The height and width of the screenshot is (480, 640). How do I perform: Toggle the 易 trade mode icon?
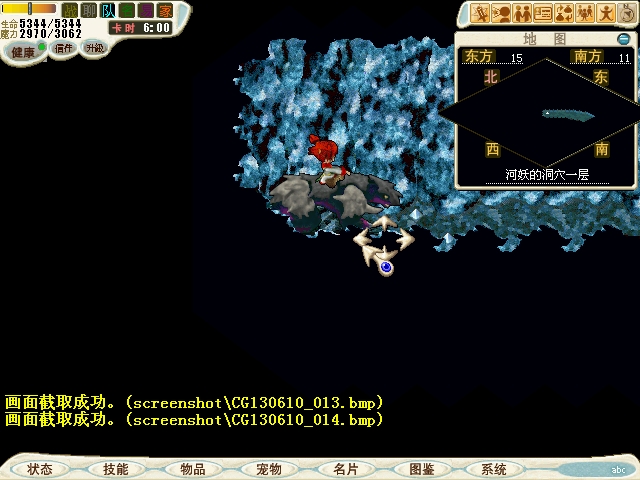coord(146,10)
